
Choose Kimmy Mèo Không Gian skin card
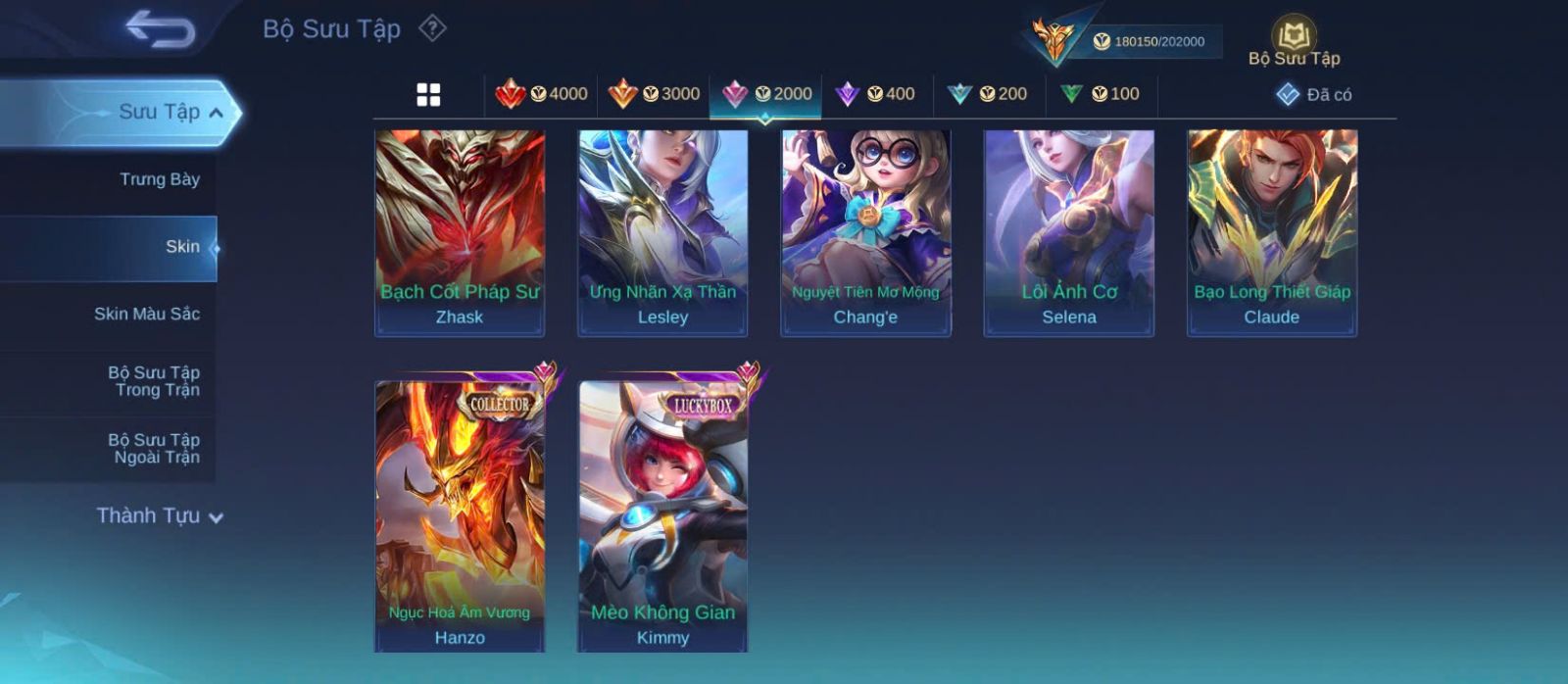[662, 514]
